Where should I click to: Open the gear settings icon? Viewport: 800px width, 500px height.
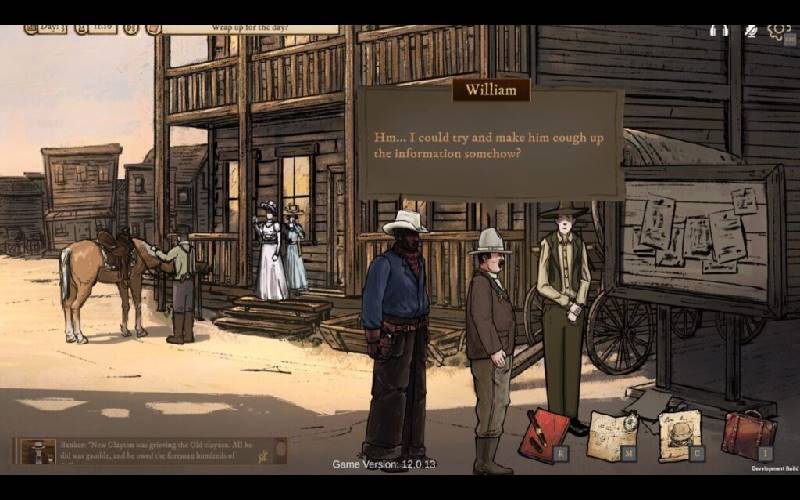click(x=779, y=30)
